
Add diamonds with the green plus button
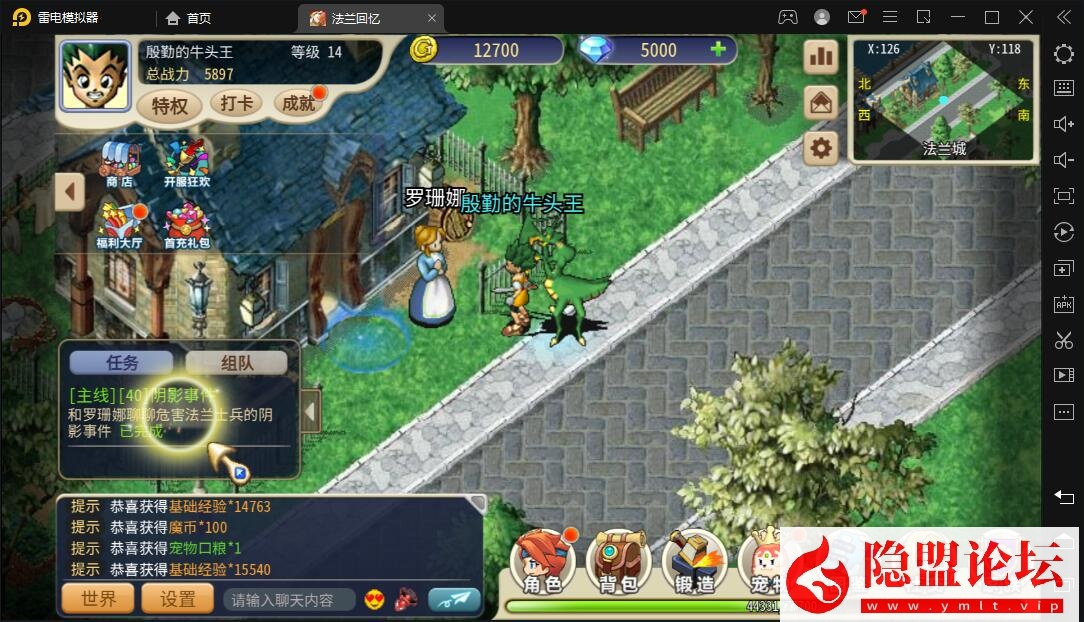pyautogui.click(x=717, y=50)
